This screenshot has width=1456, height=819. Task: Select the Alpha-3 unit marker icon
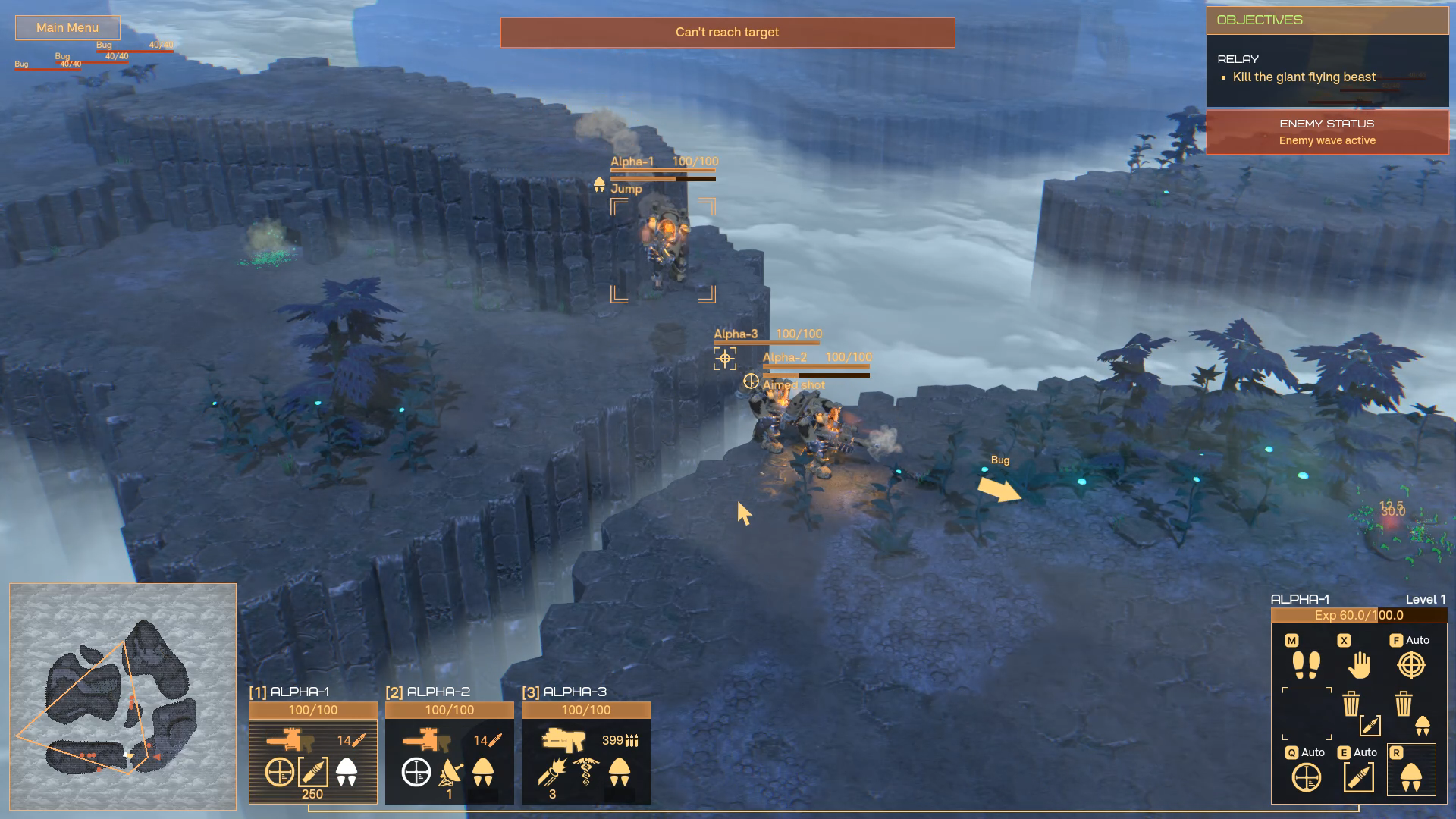(725, 359)
